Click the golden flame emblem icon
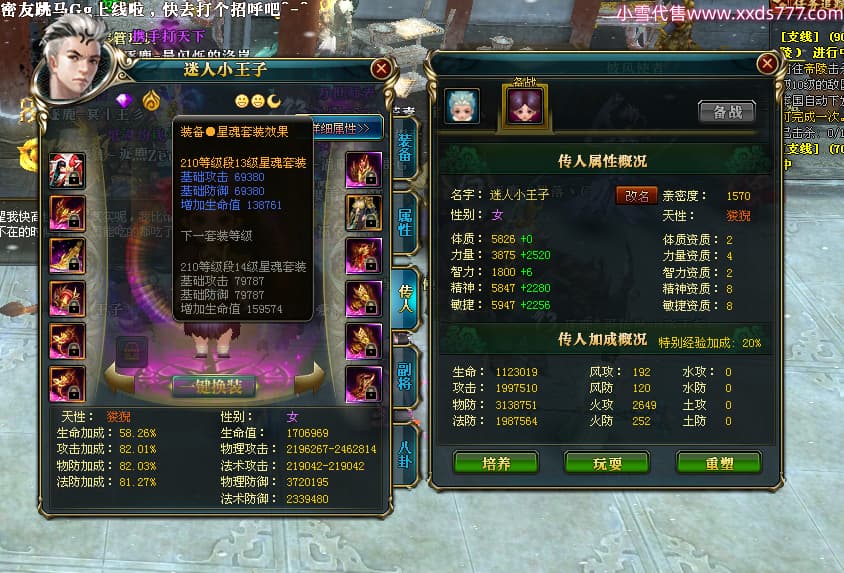 [x=149, y=101]
